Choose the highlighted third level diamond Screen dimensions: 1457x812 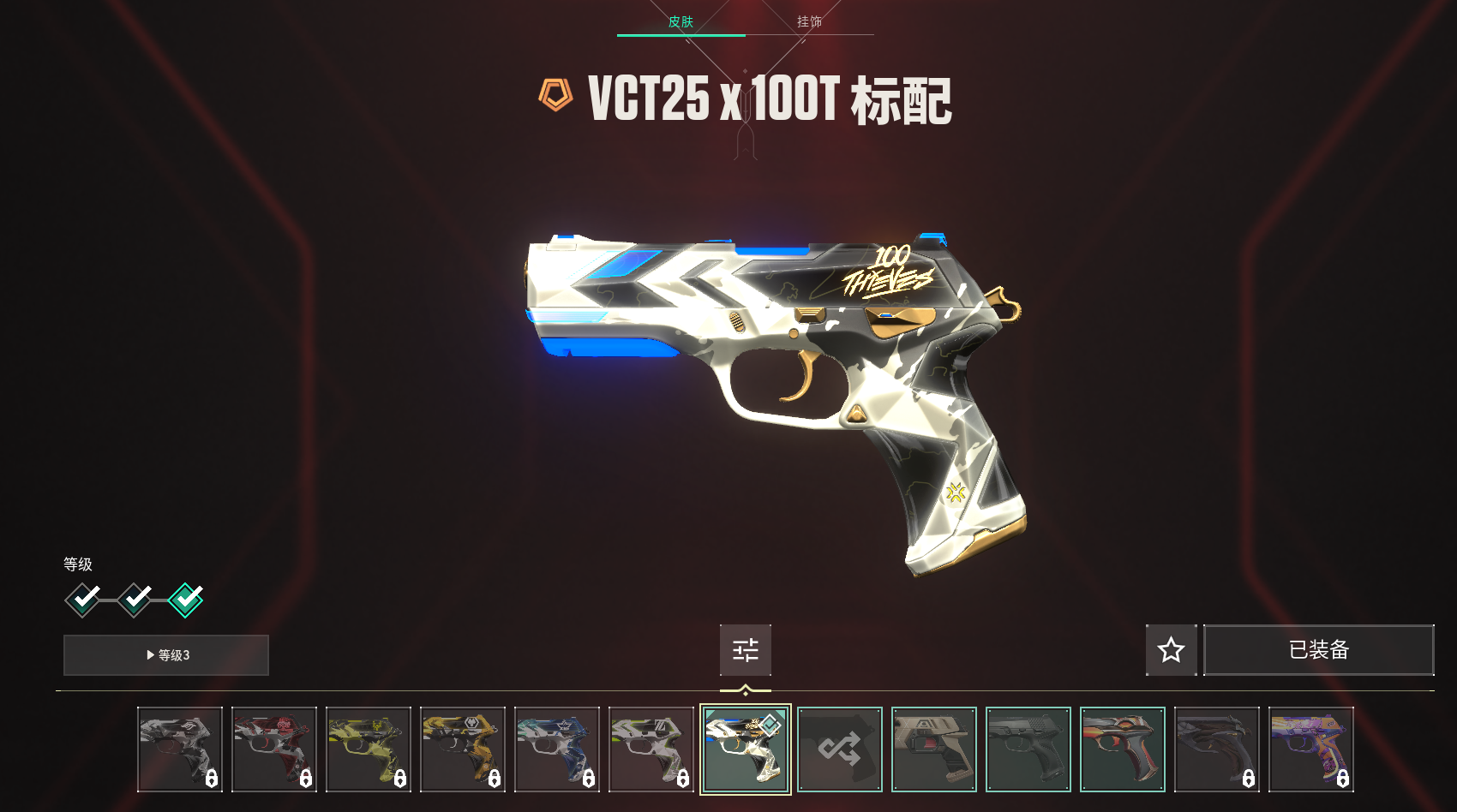pyautogui.click(x=186, y=600)
